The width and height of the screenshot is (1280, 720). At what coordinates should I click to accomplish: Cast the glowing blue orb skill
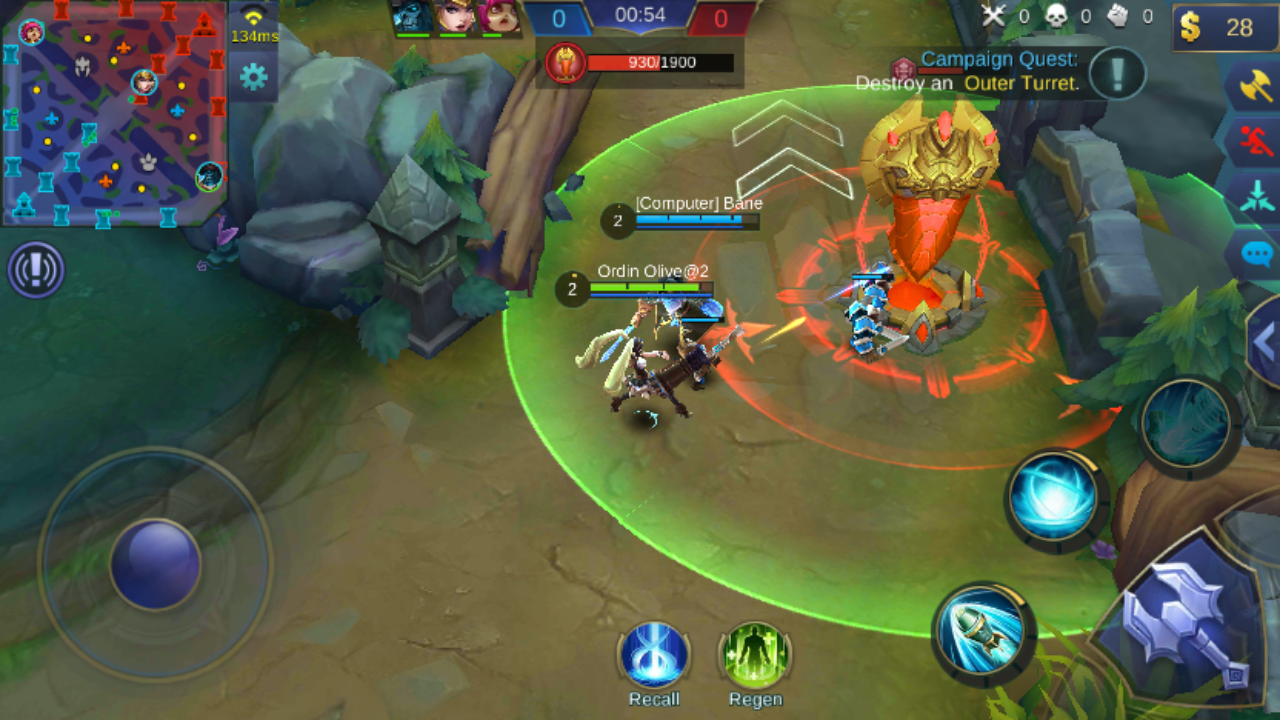1056,497
